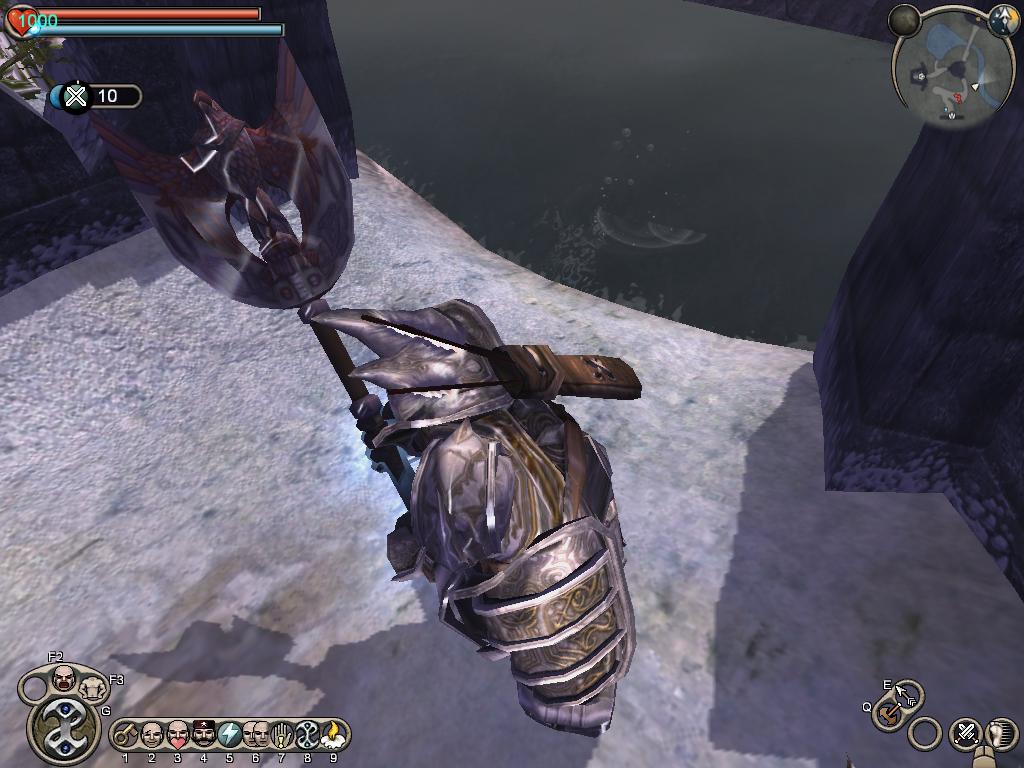Activate the lightning bolt spell
This screenshot has height=768, width=1024.
coord(229,735)
